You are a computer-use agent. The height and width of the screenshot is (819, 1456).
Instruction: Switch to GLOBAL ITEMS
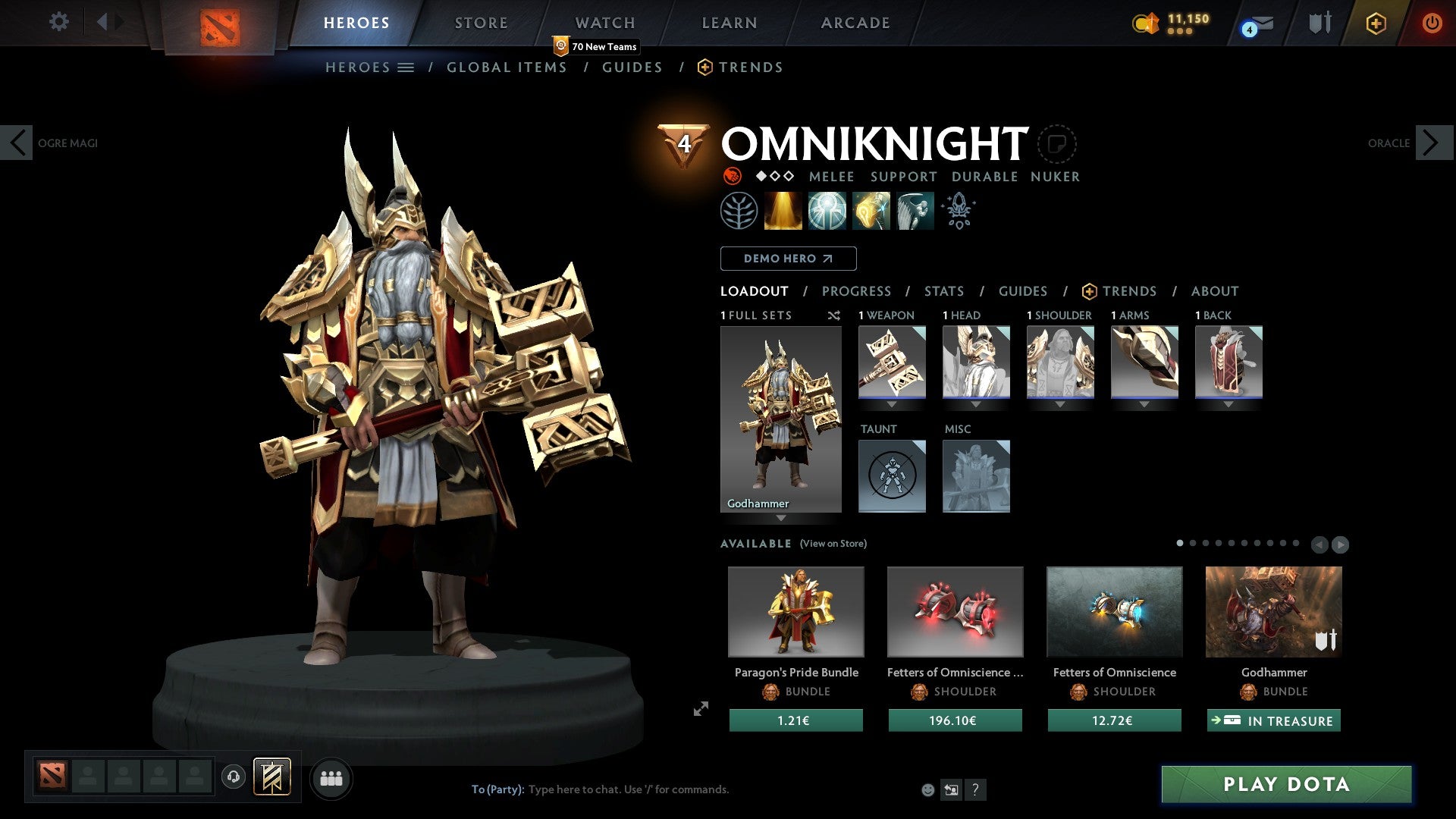pos(507,67)
